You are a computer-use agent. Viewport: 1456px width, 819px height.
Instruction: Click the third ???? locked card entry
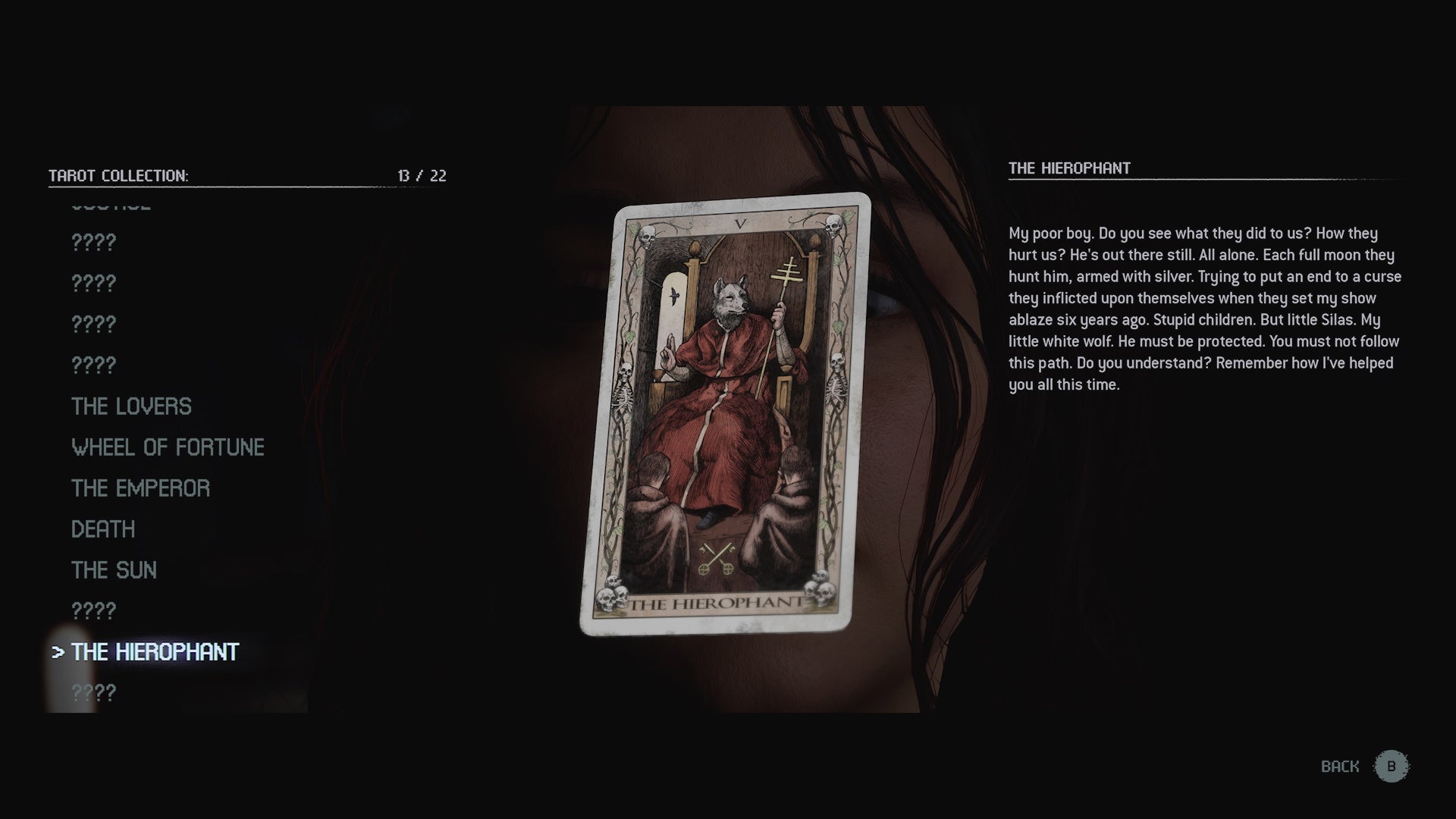(93, 324)
